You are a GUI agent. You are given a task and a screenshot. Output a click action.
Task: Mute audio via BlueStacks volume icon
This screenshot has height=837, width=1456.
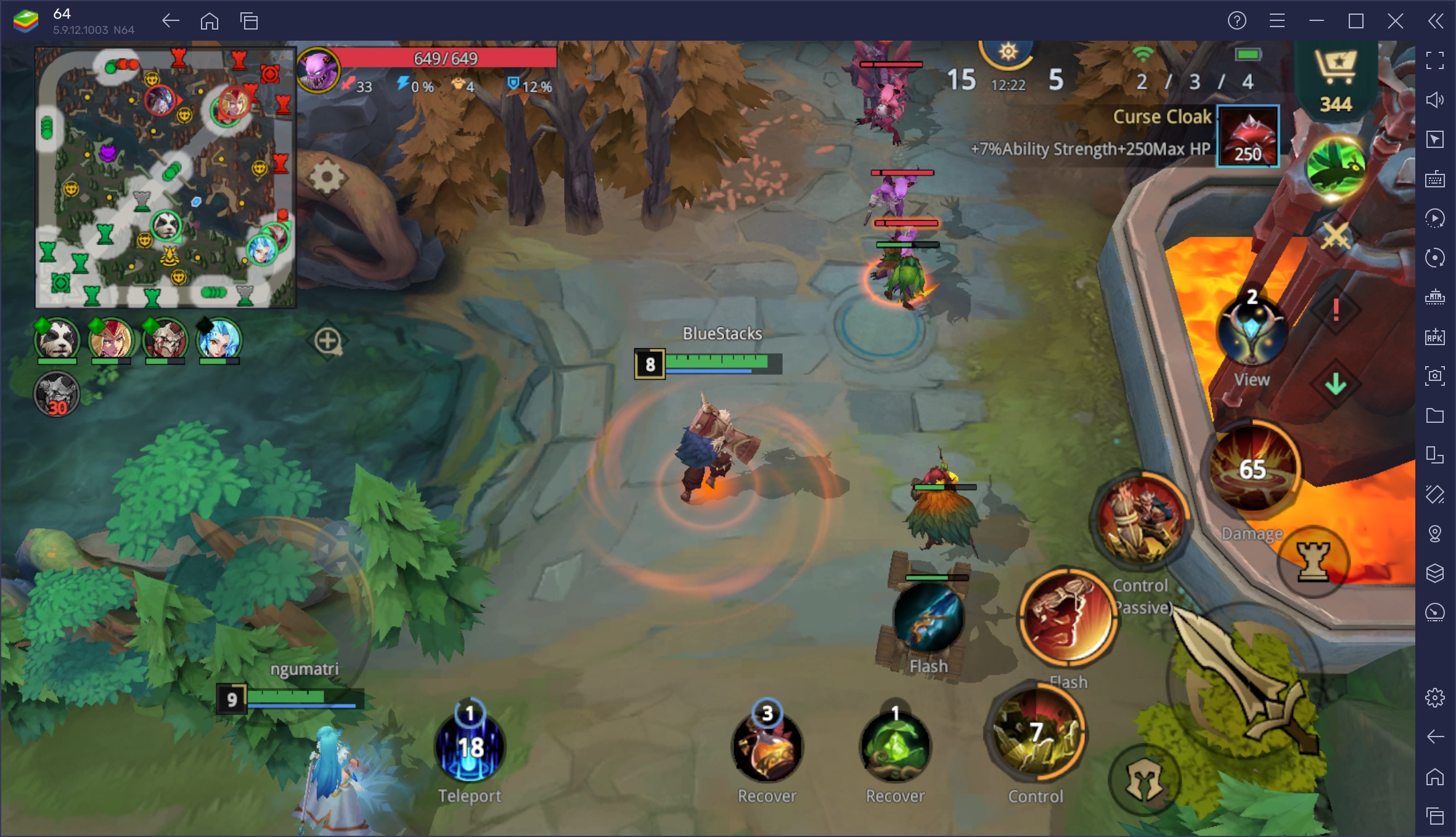pyautogui.click(x=1436, y=99)
